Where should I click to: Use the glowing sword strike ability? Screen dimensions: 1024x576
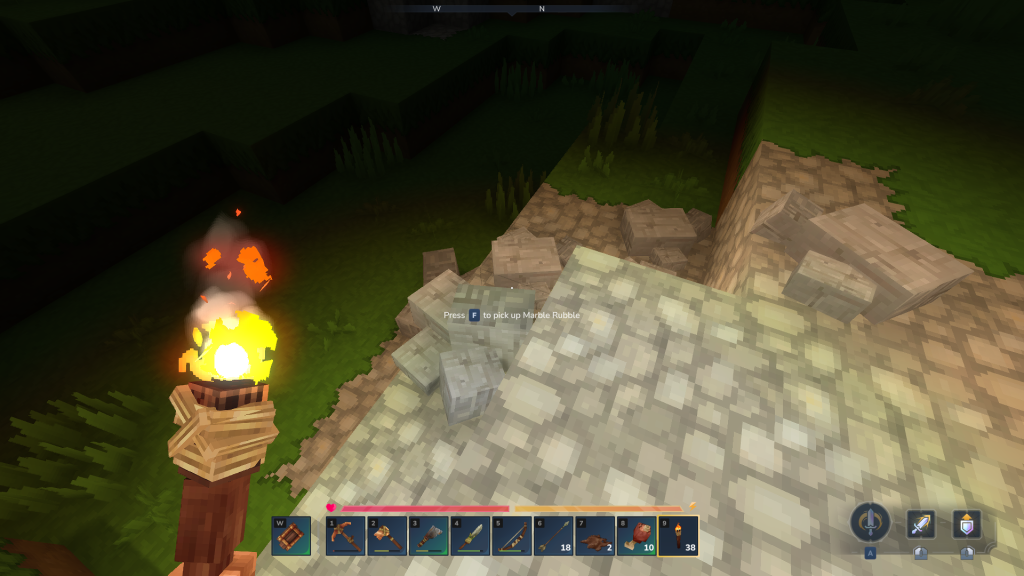pyautogui.click(x=921, y=524)
